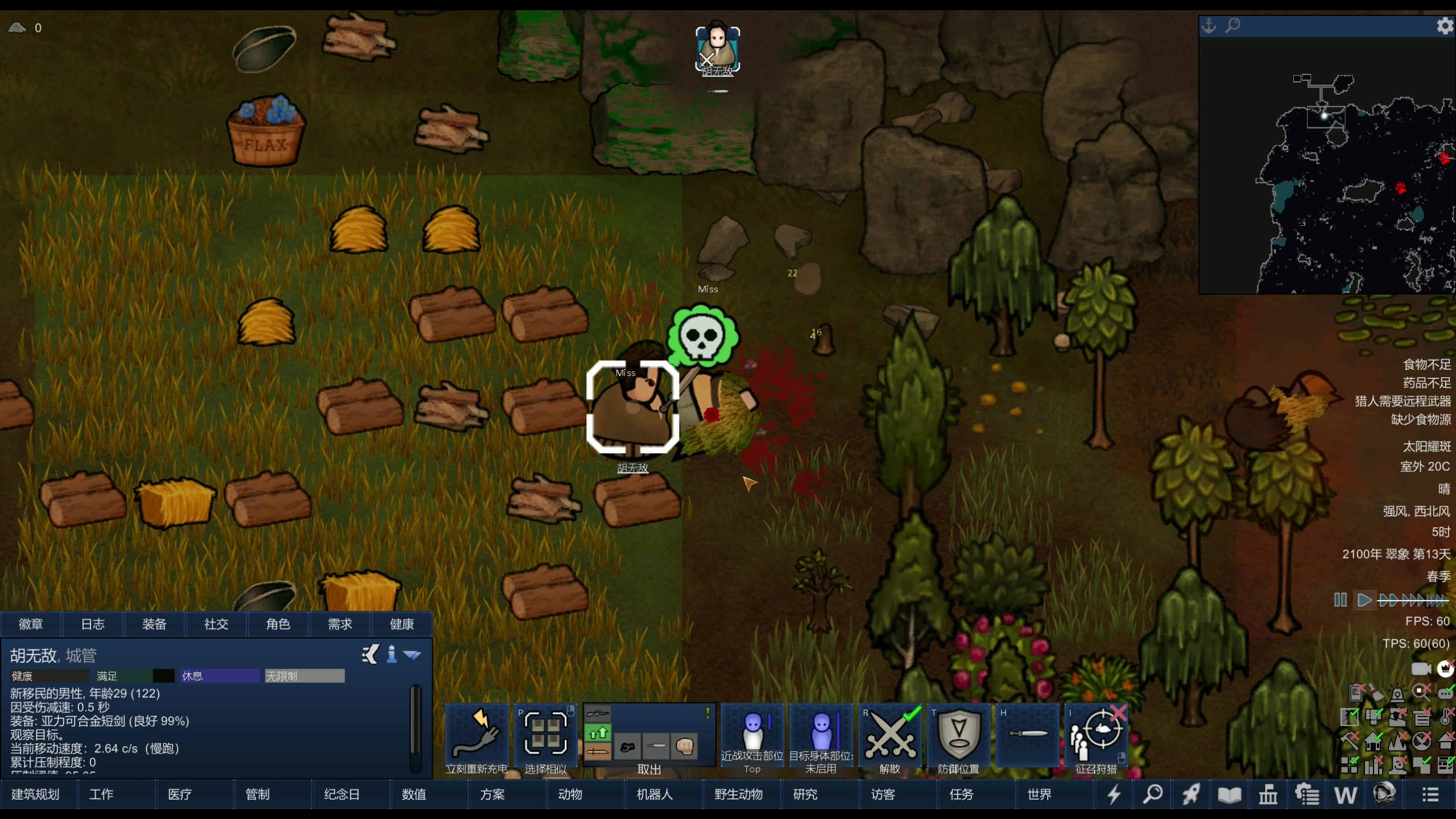Open the 建筑规划 architect menu
The image size is (1456, 819).
click(35, 794)
